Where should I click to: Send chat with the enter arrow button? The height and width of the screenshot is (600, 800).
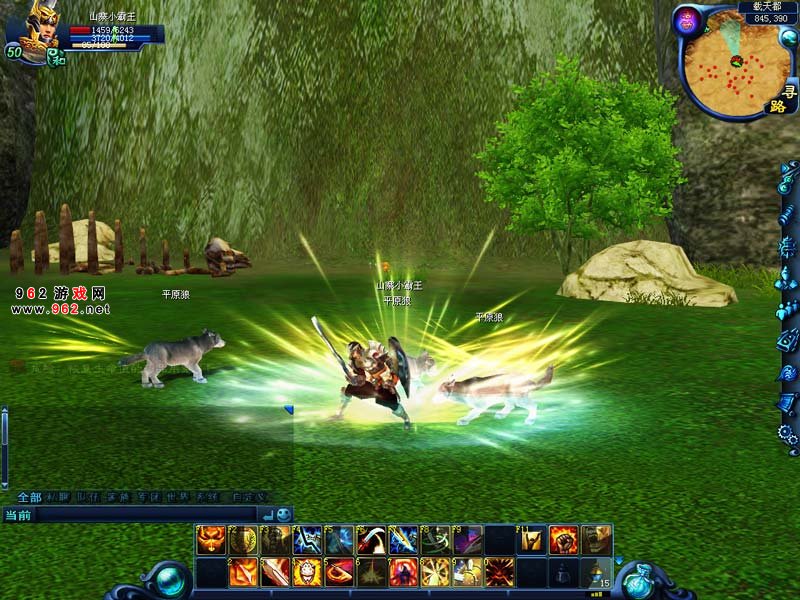267,514
